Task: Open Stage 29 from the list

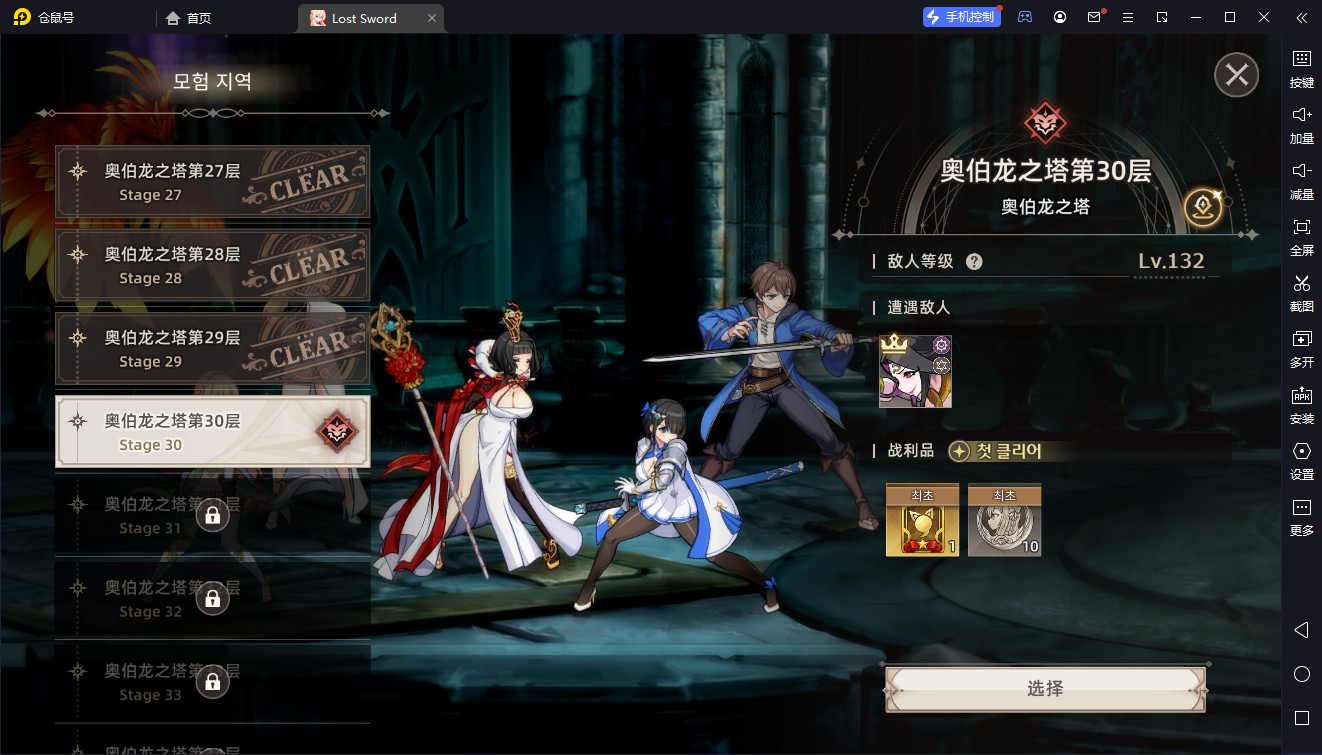Action: (212, 349)
